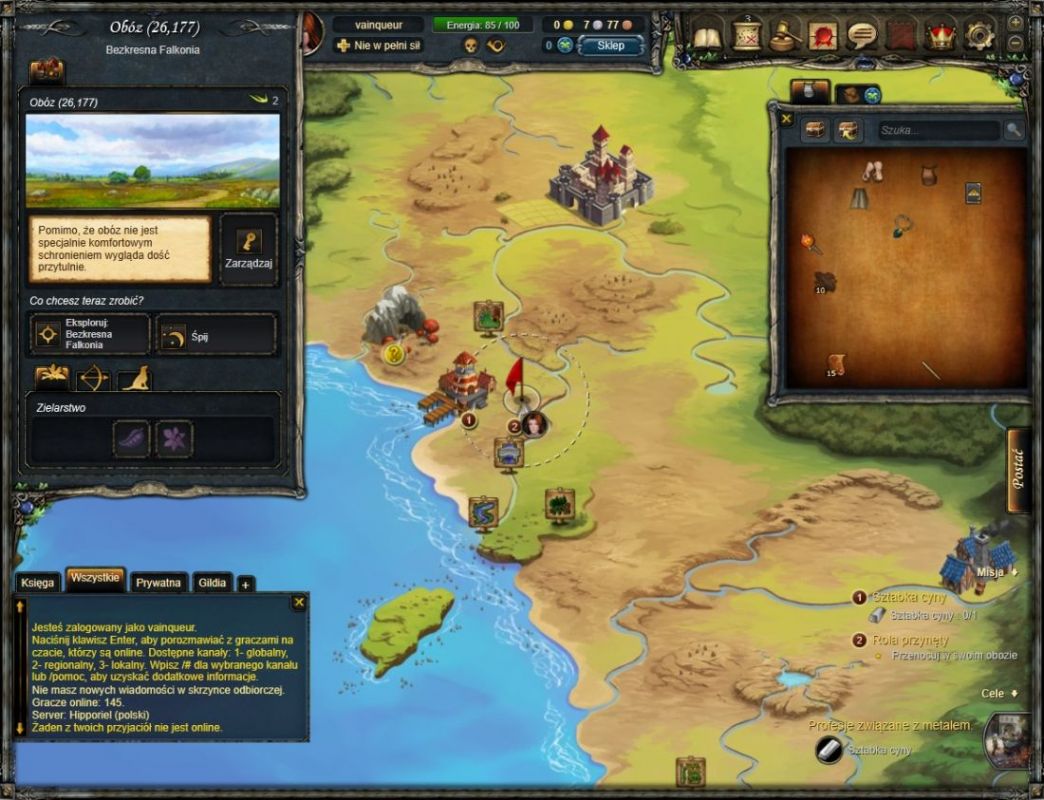The image size is (1044, 800).
Task: Choose Eksploruj: Bezkresna Falkonia action
Action: (x=90, y=334)
